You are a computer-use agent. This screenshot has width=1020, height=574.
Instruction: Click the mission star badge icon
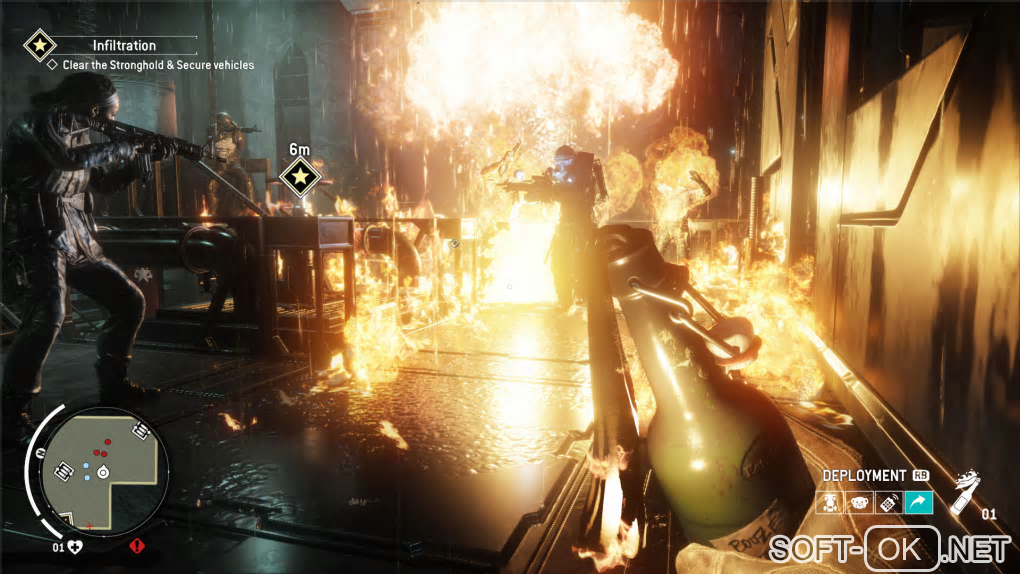coord(39,45)
